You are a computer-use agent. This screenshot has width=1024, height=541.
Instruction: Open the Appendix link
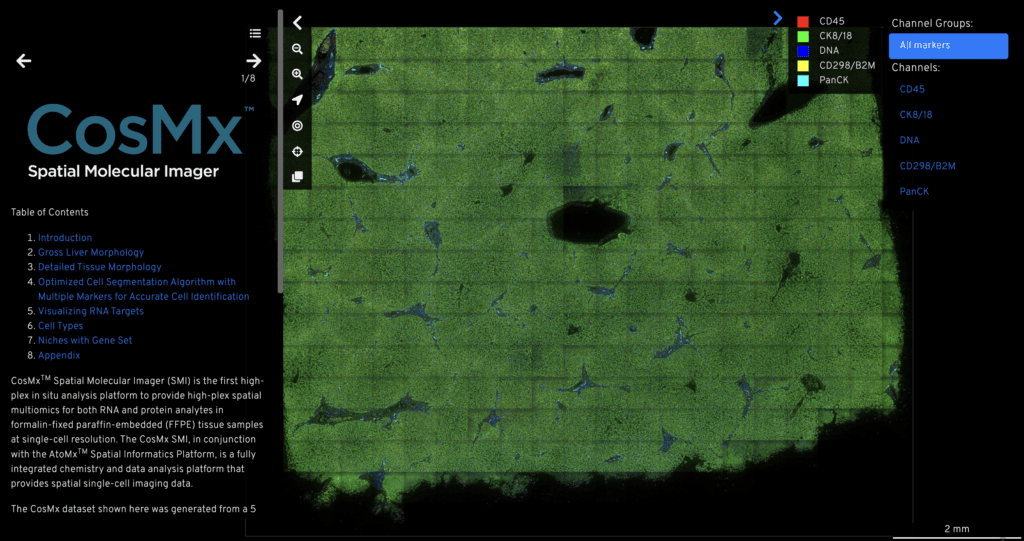click(x=59, y=355)
